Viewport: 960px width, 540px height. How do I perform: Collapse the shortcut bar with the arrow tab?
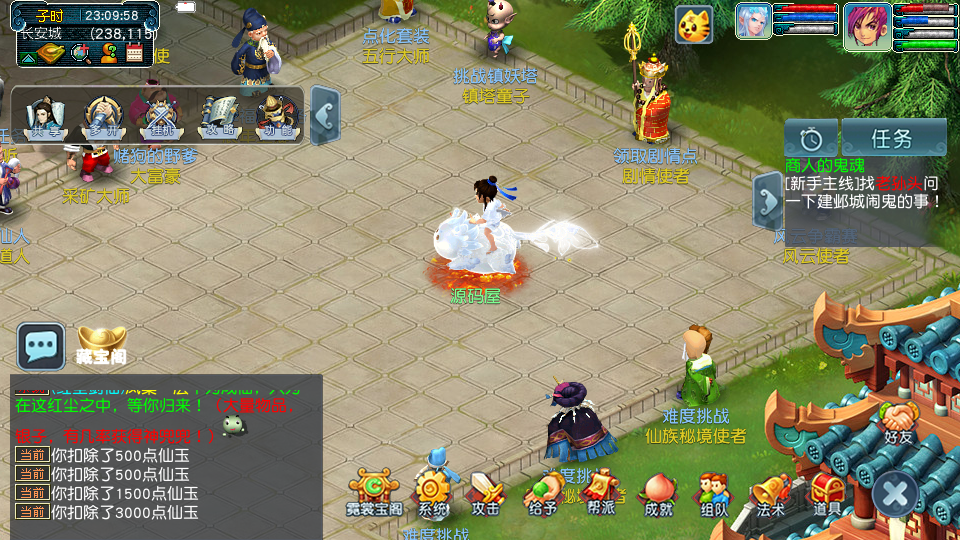click(x=324, y=115)
